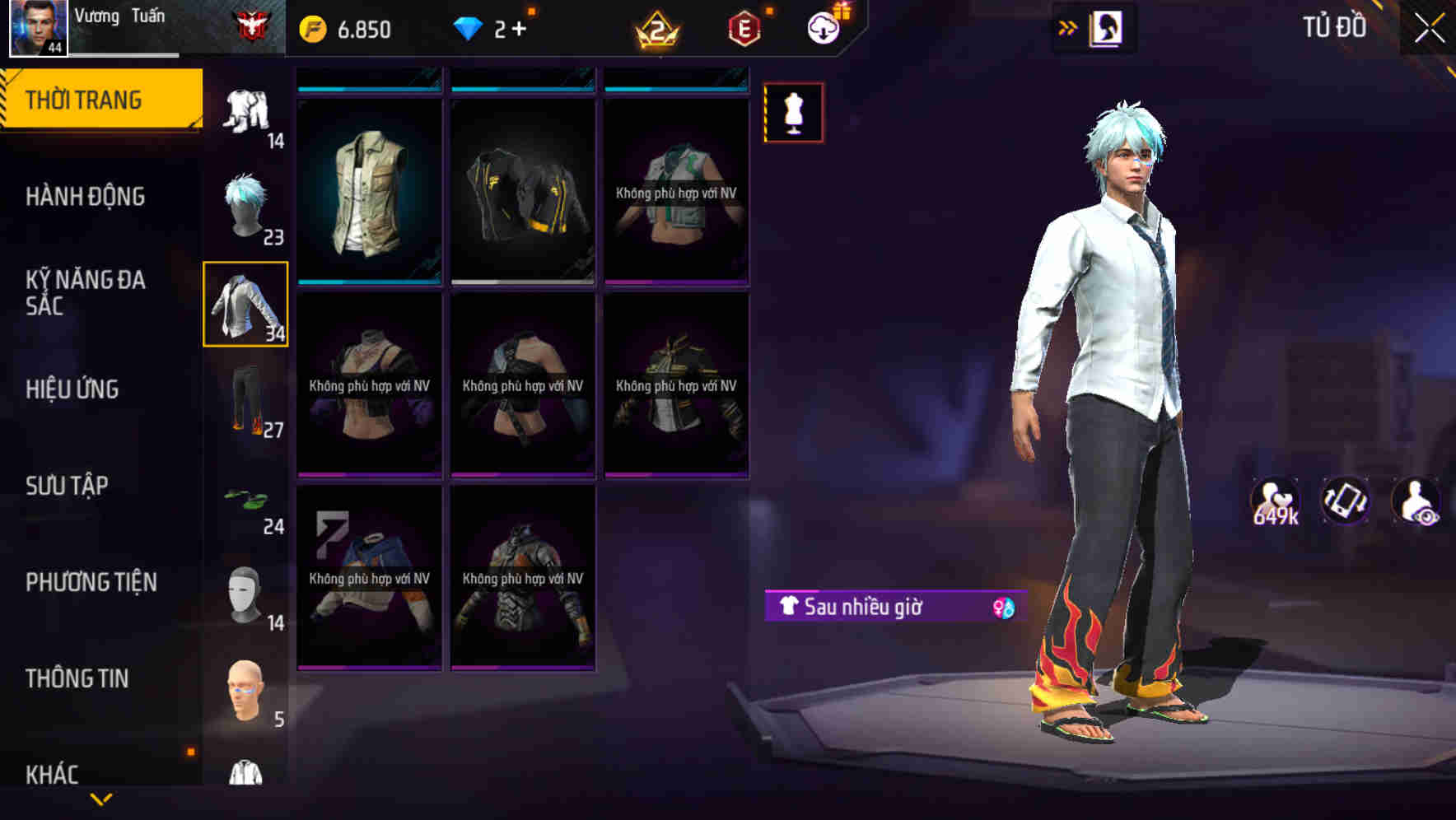This screenshot has height=820, width=1456.
Task: Select the mannequin display icon
Action: coord(793,112)
